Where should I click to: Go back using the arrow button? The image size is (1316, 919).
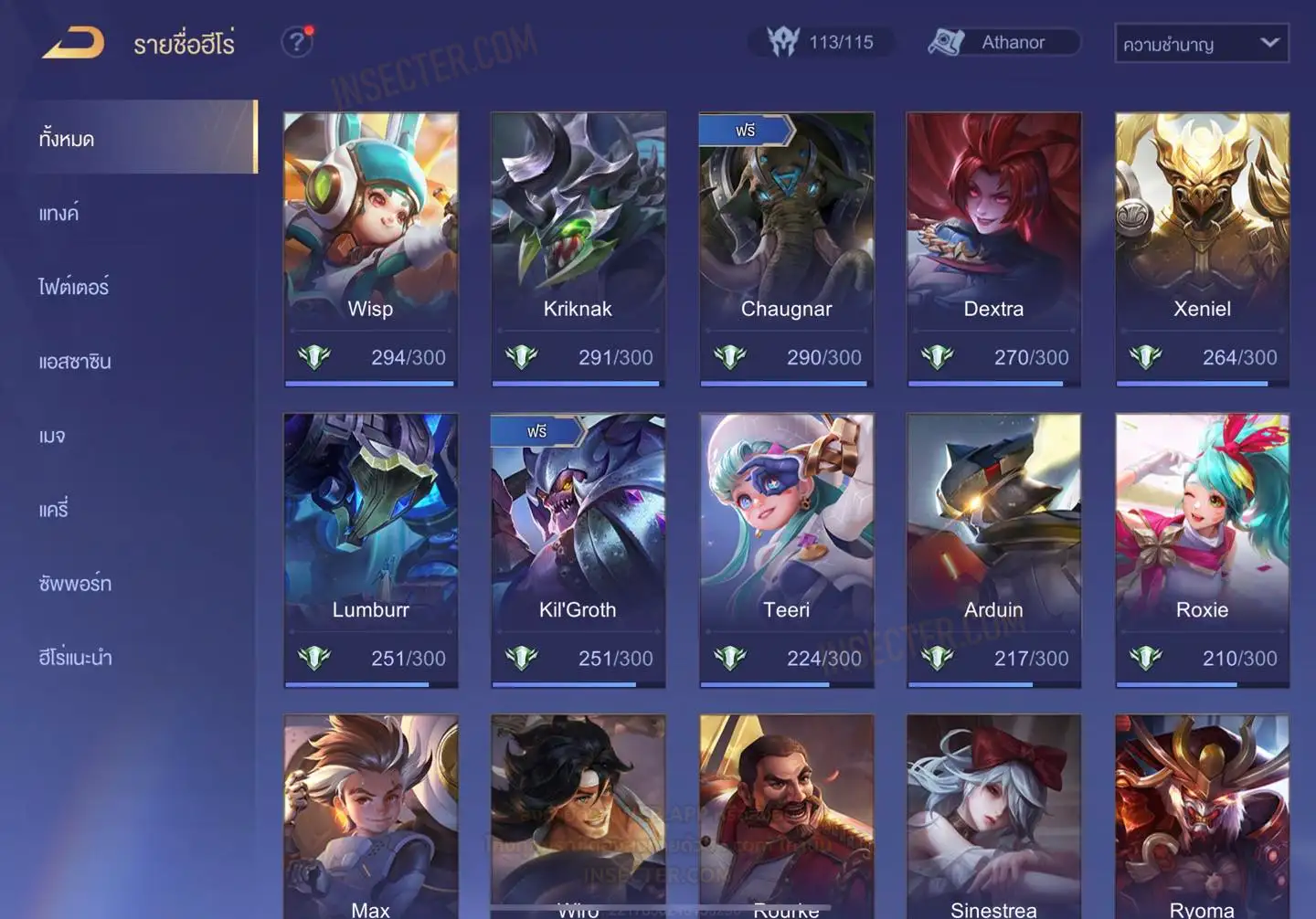(x=73, y=43)
